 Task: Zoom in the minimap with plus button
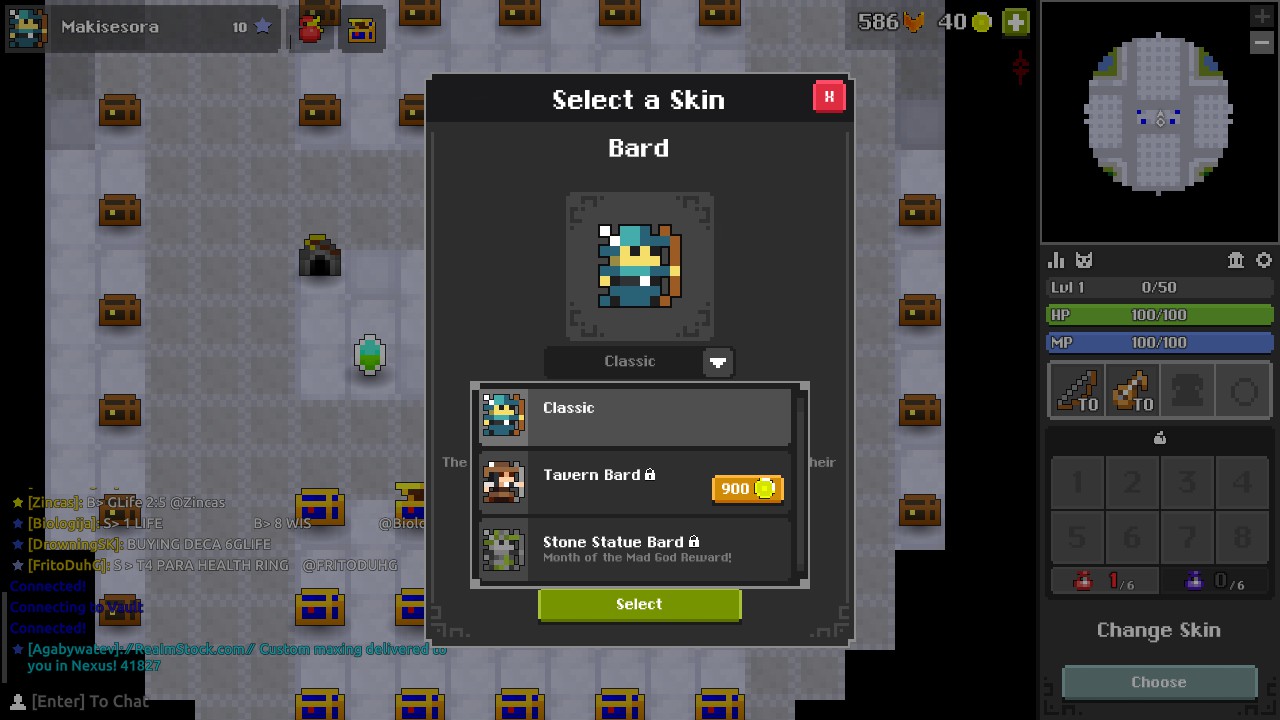click(1262, 16)
